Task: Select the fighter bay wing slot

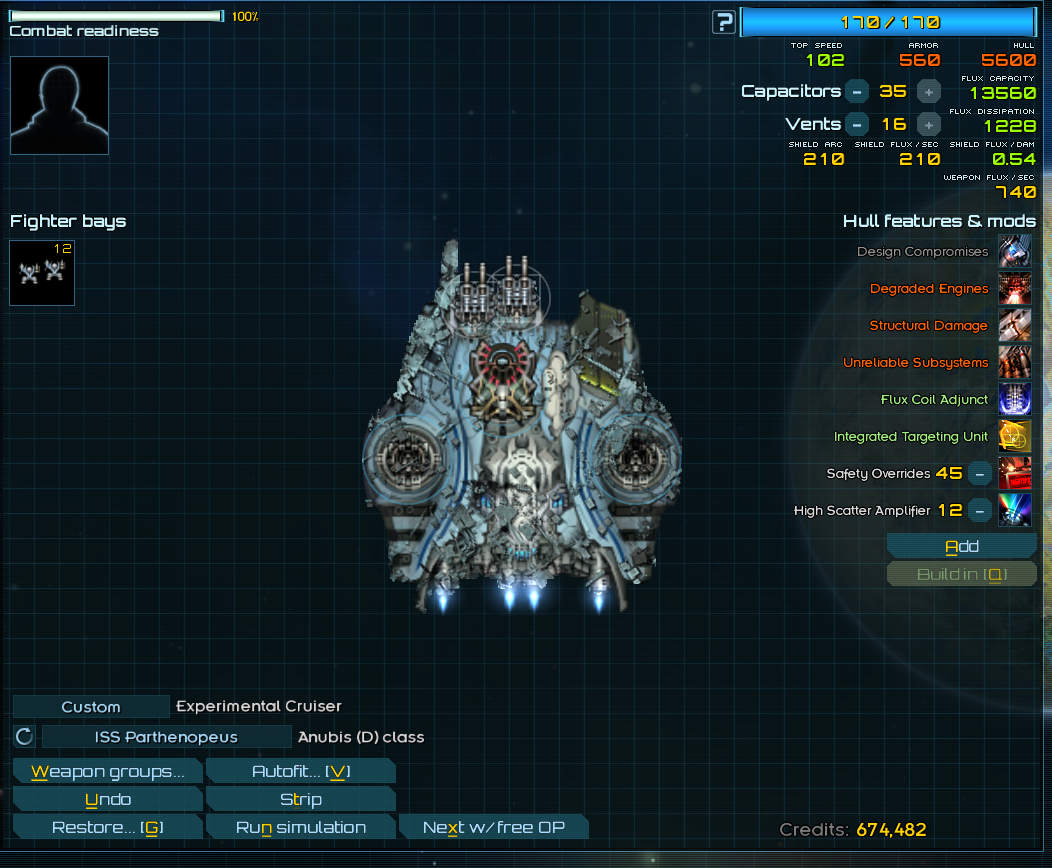Action: 41,272
